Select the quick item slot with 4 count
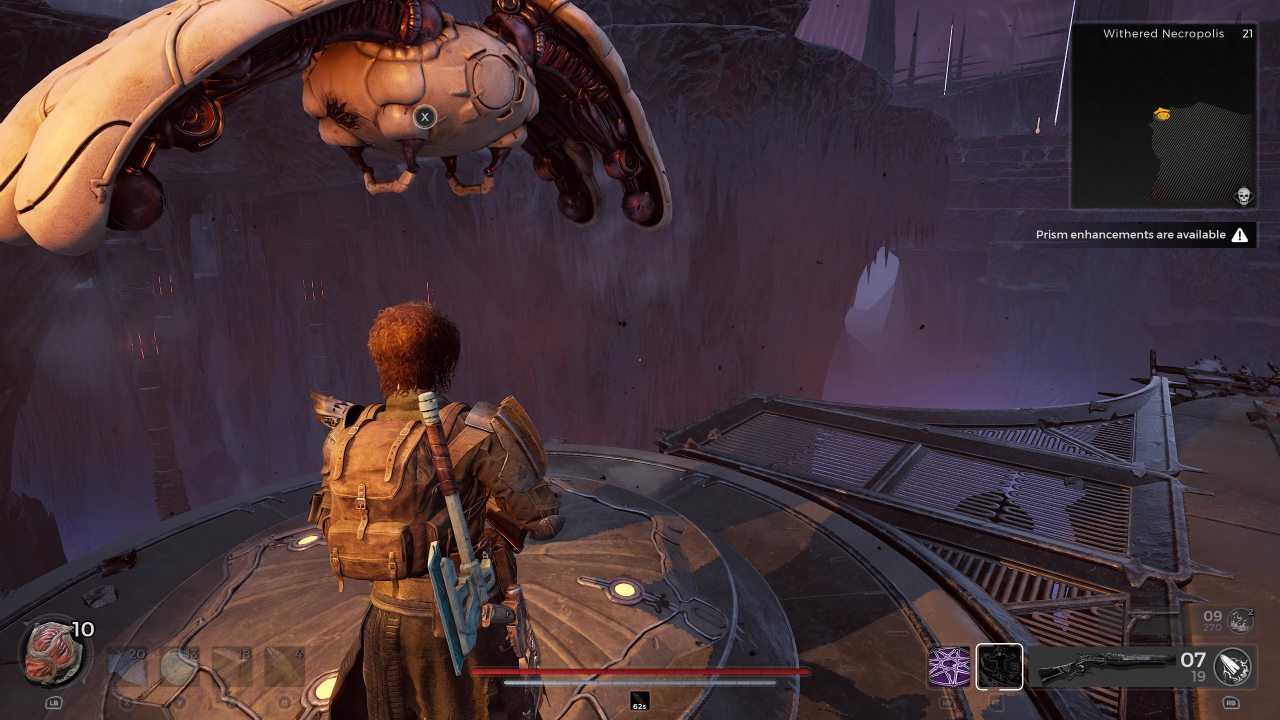Viewport: 1280px width, 720px height. (285, 667)
